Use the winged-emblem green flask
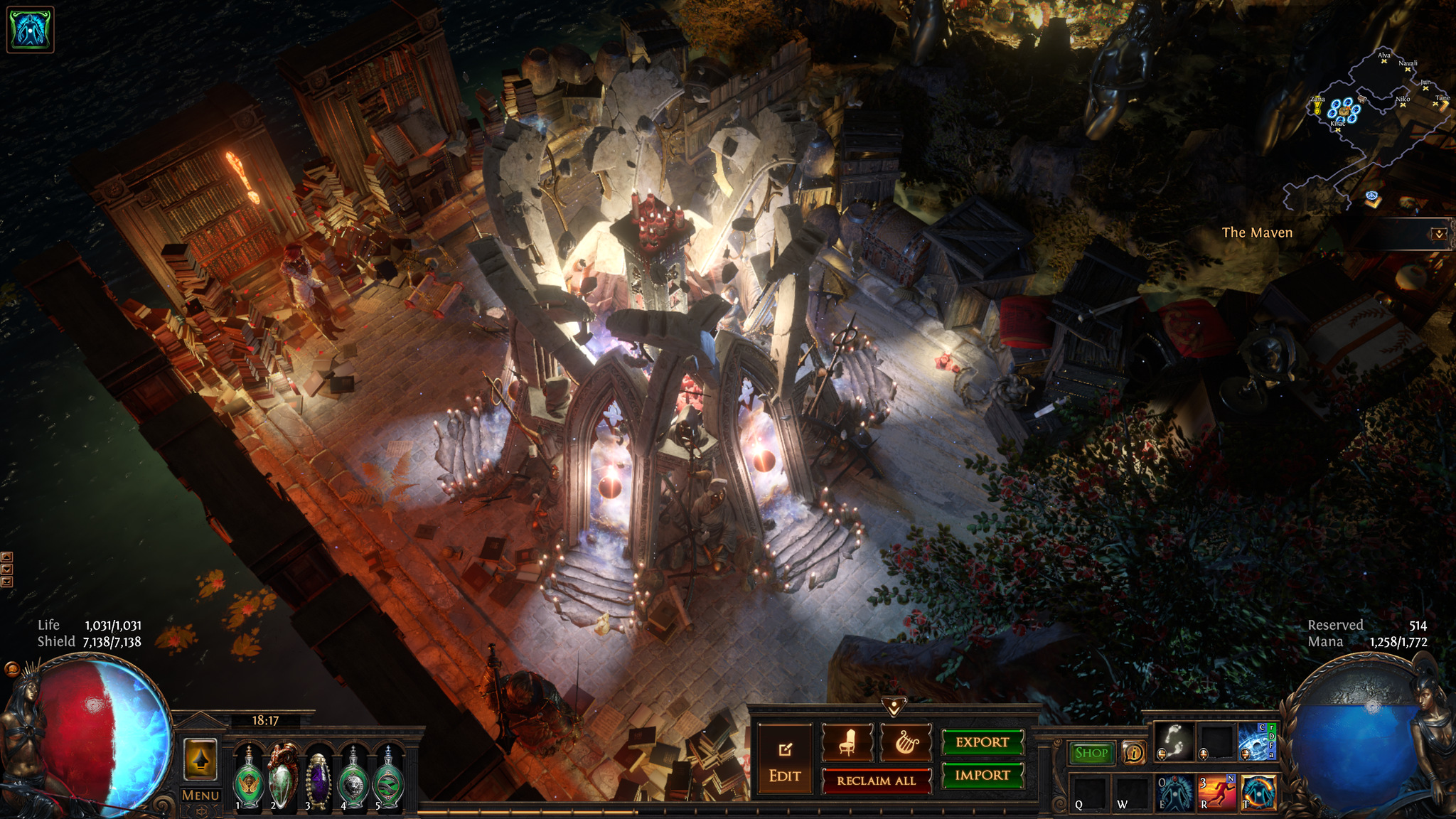Screen dimensions: 1456x819 coord(249,779)
